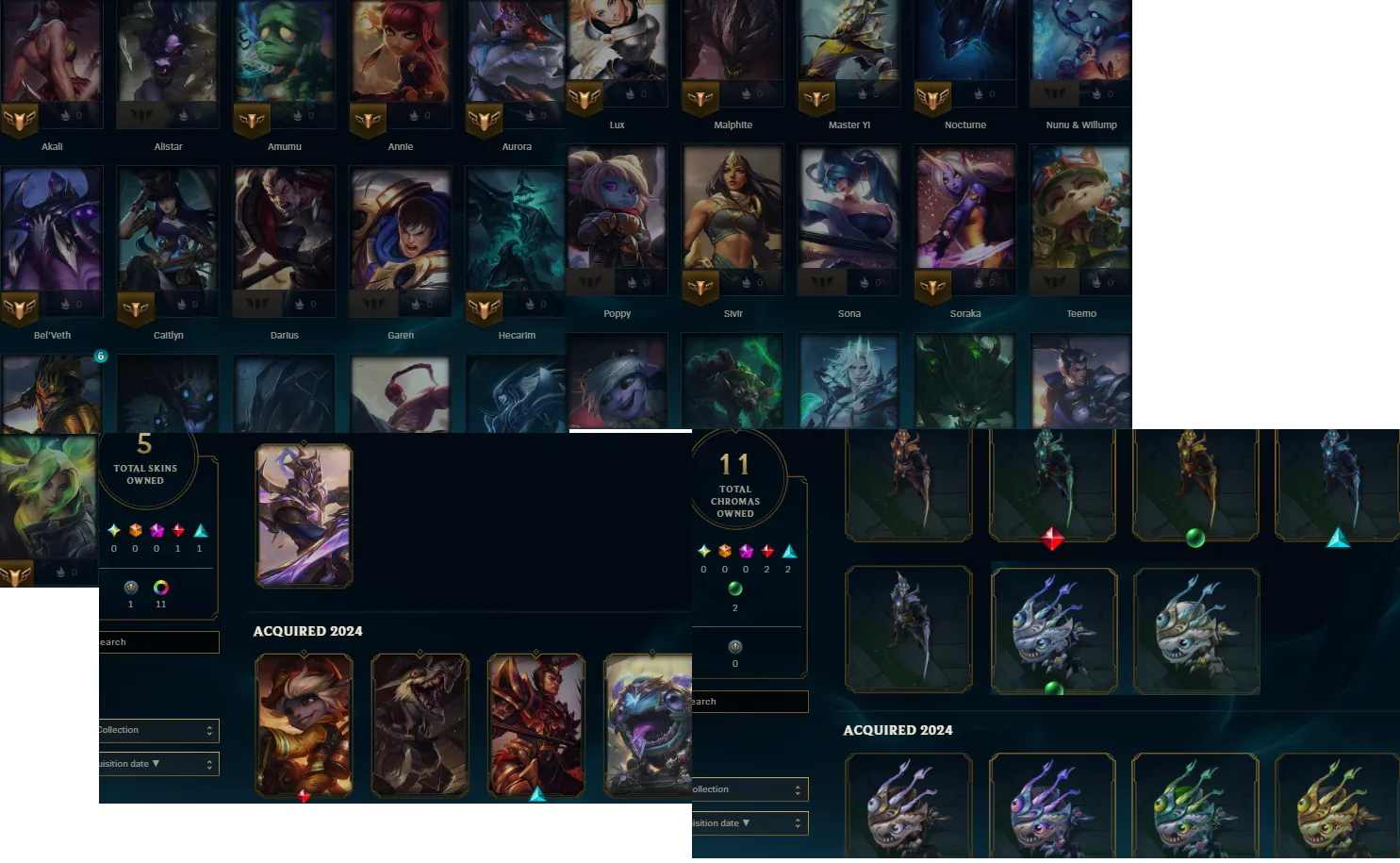Click the skins search field
This screenshot has height=863, width=1400.
156,641
